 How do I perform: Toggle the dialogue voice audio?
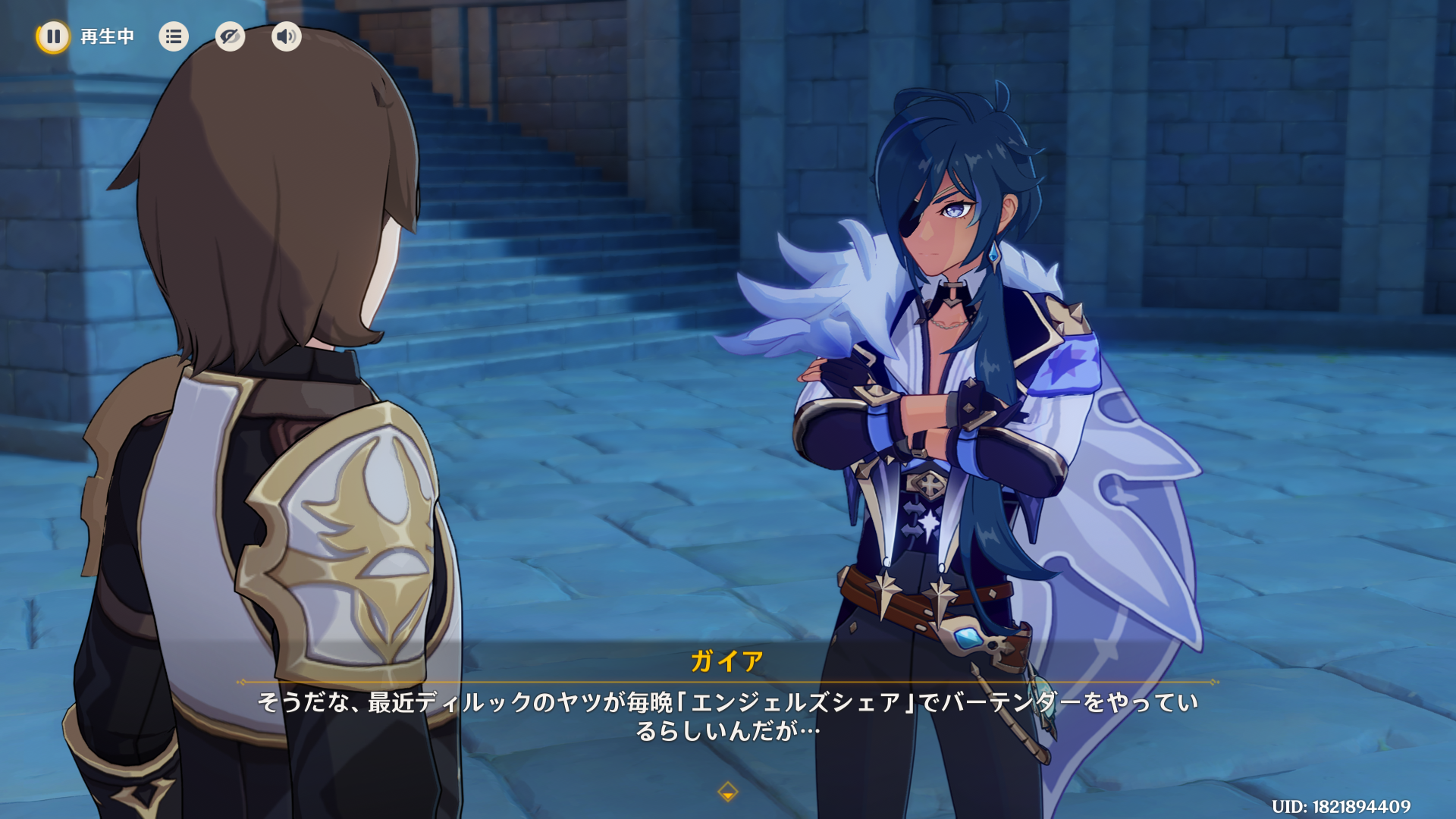click(x=286, y=36)
